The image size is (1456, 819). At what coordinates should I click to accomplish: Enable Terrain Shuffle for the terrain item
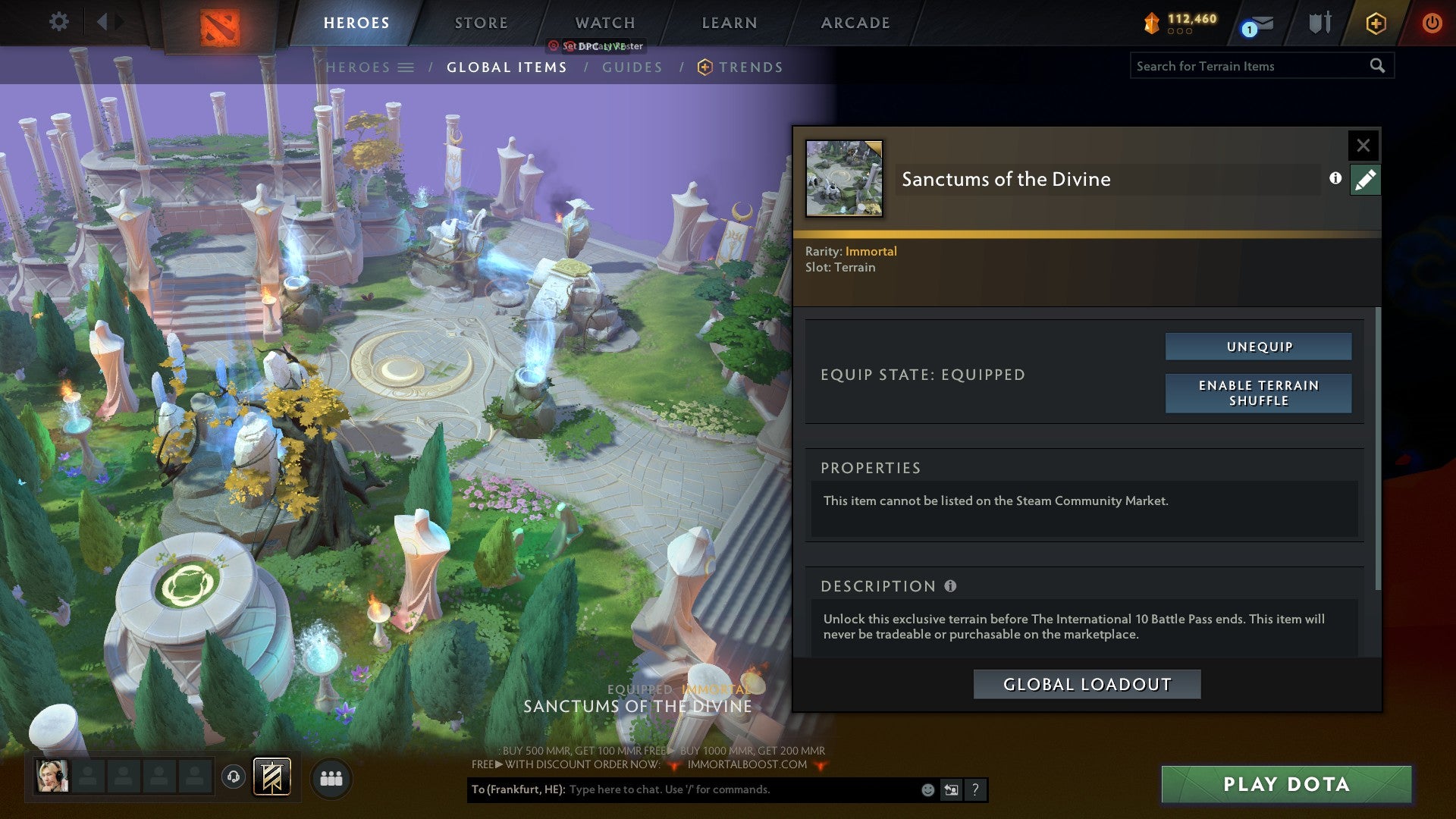1258,393
